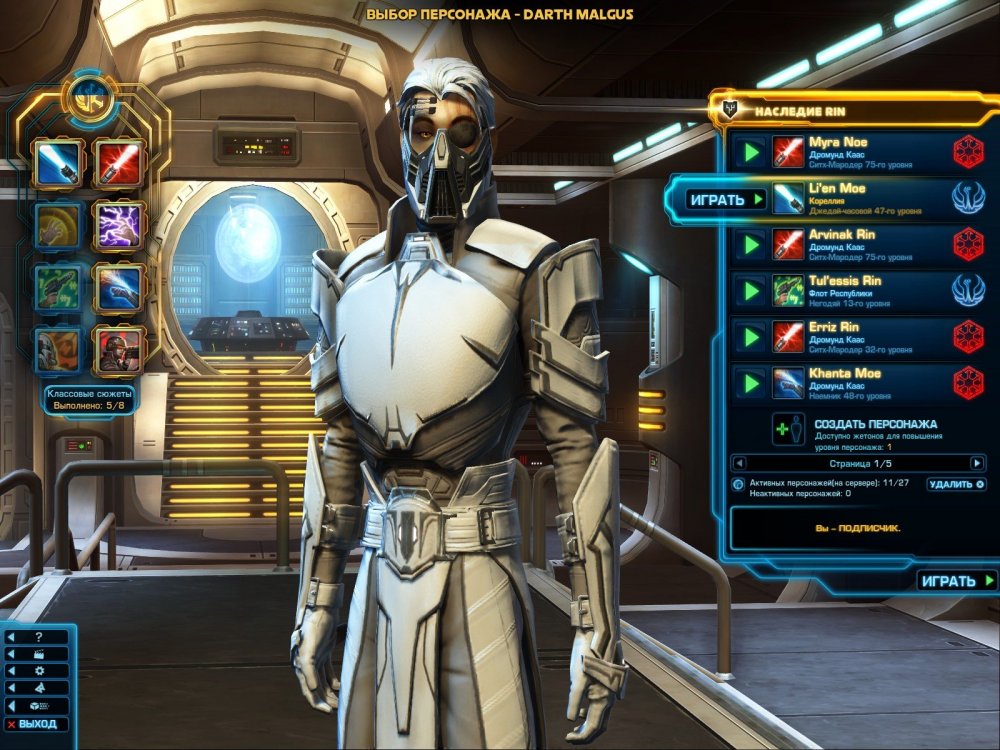Select the red lightsaber class story icon
This screenshot has width=1000, height=750.
118,163
